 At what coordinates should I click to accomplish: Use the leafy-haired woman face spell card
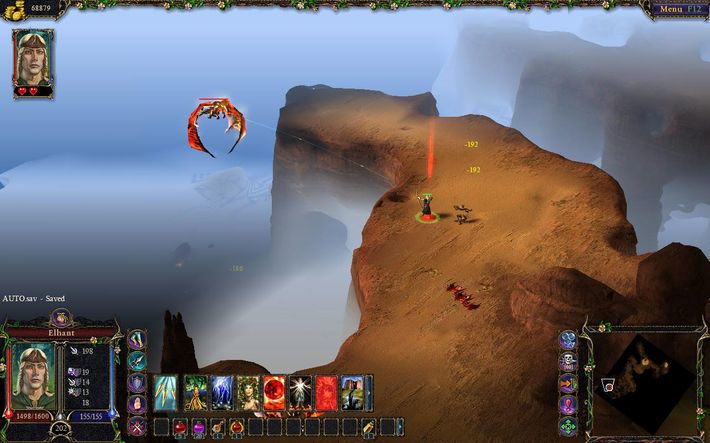click(246, 393)
